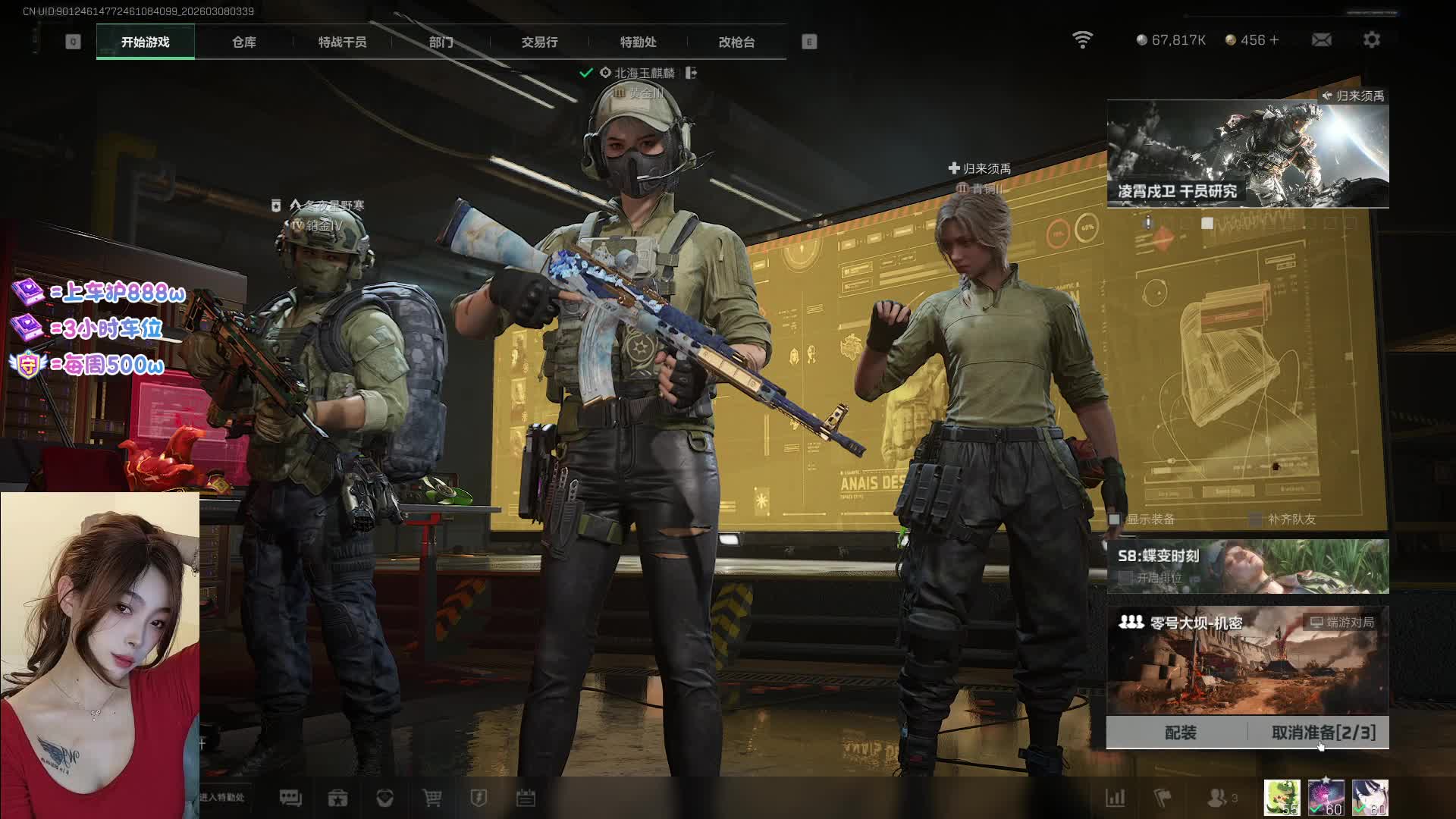The height and width of the screenshot is (819, 1456).
Task: Open the S8:蝶变时刻 season panel
Action: tap(1247, 566)
